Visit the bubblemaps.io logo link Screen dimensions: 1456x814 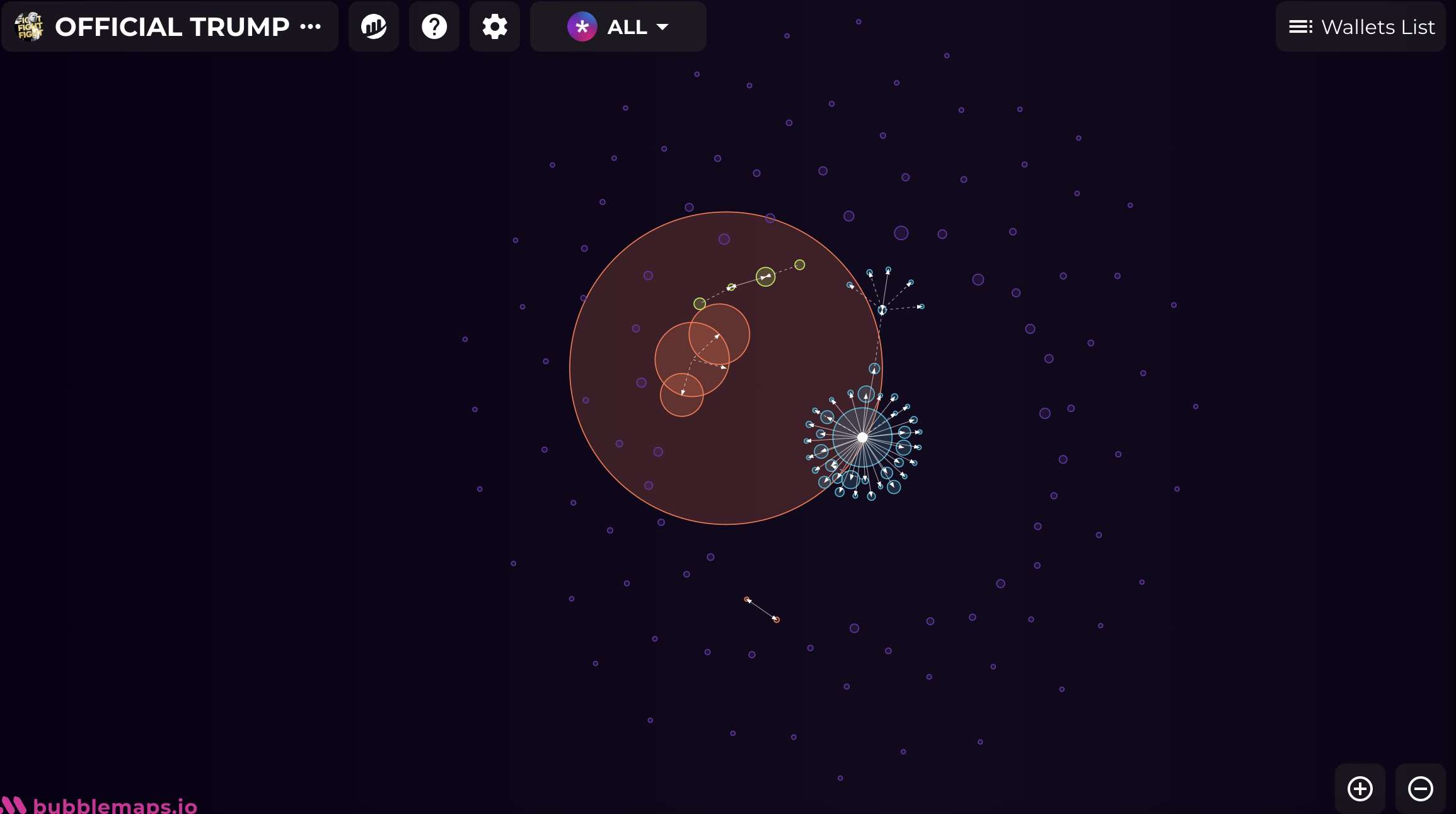(x=101, y=805)
